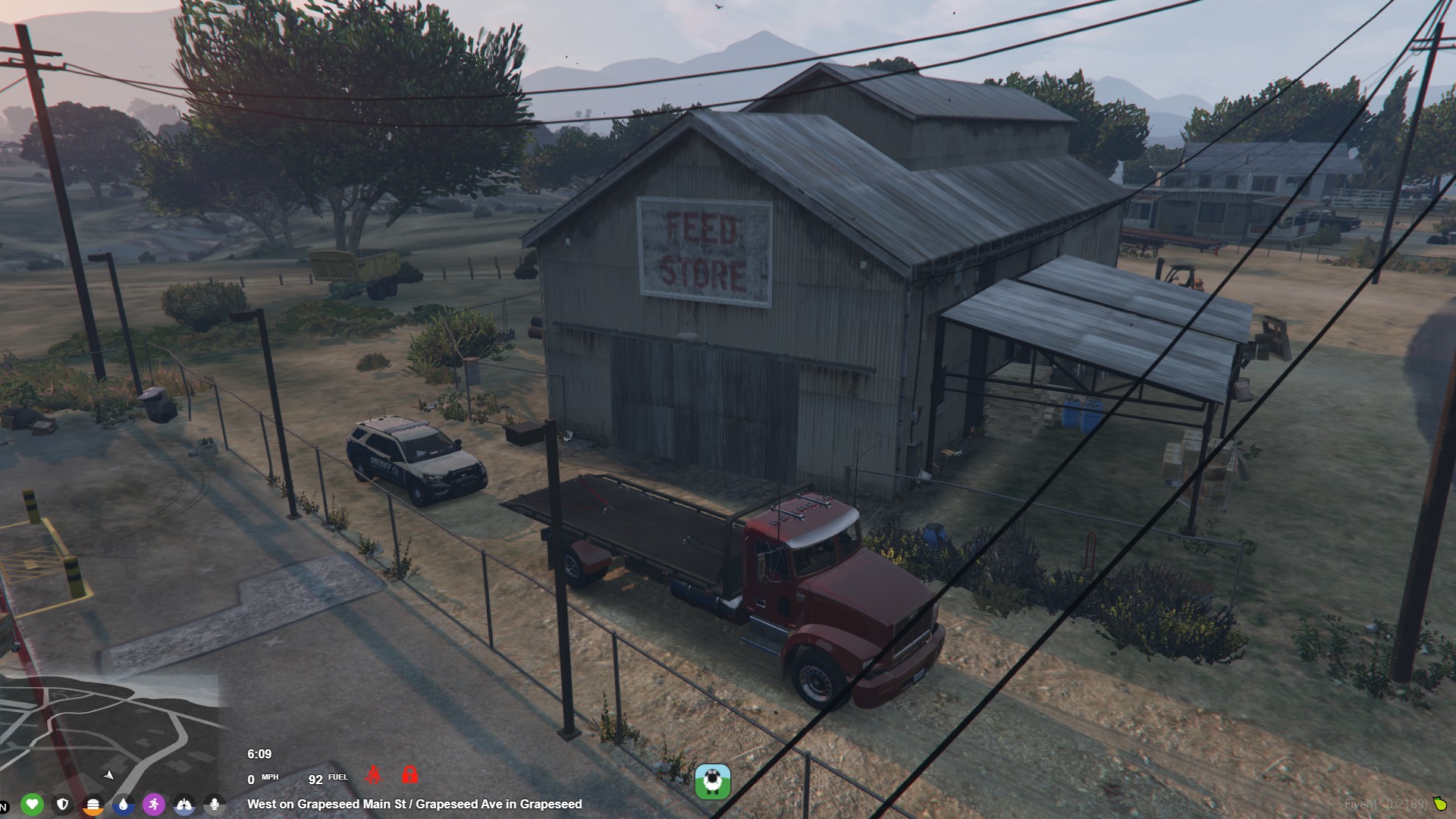Open the sheep app icon
The height and width of the screenshot is (819, 1456).
[713, 782]
